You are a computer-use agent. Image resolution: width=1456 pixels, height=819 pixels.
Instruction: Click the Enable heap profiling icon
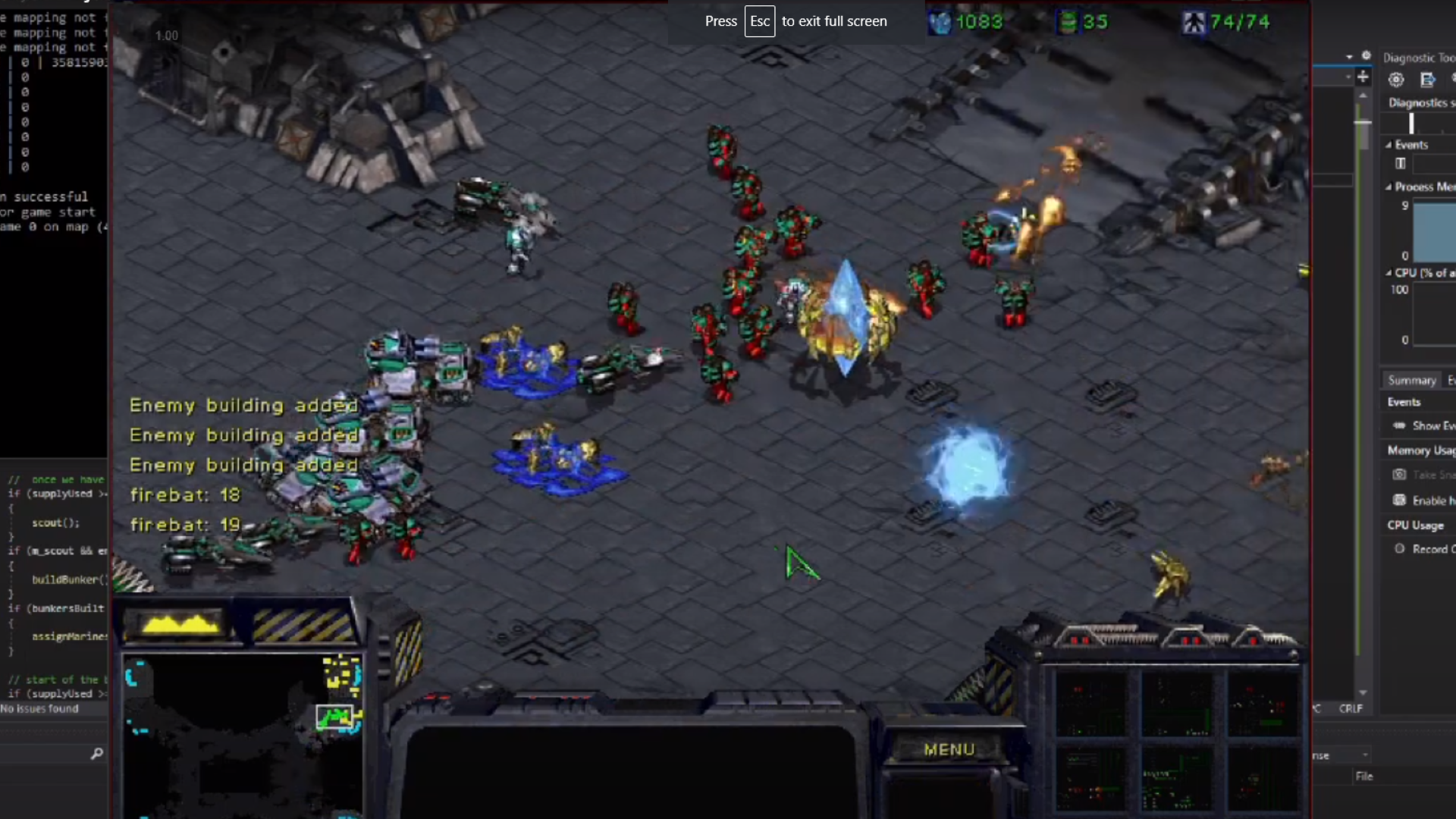[x=1400, y=500]
